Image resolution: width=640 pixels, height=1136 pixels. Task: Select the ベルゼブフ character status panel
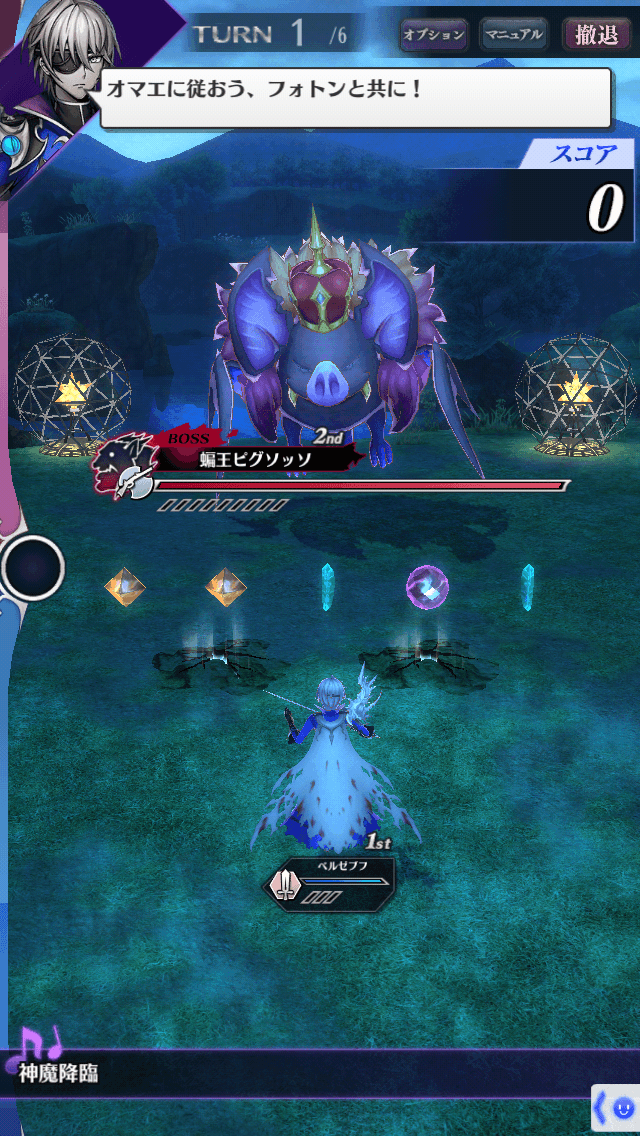(x=331, y=881)
